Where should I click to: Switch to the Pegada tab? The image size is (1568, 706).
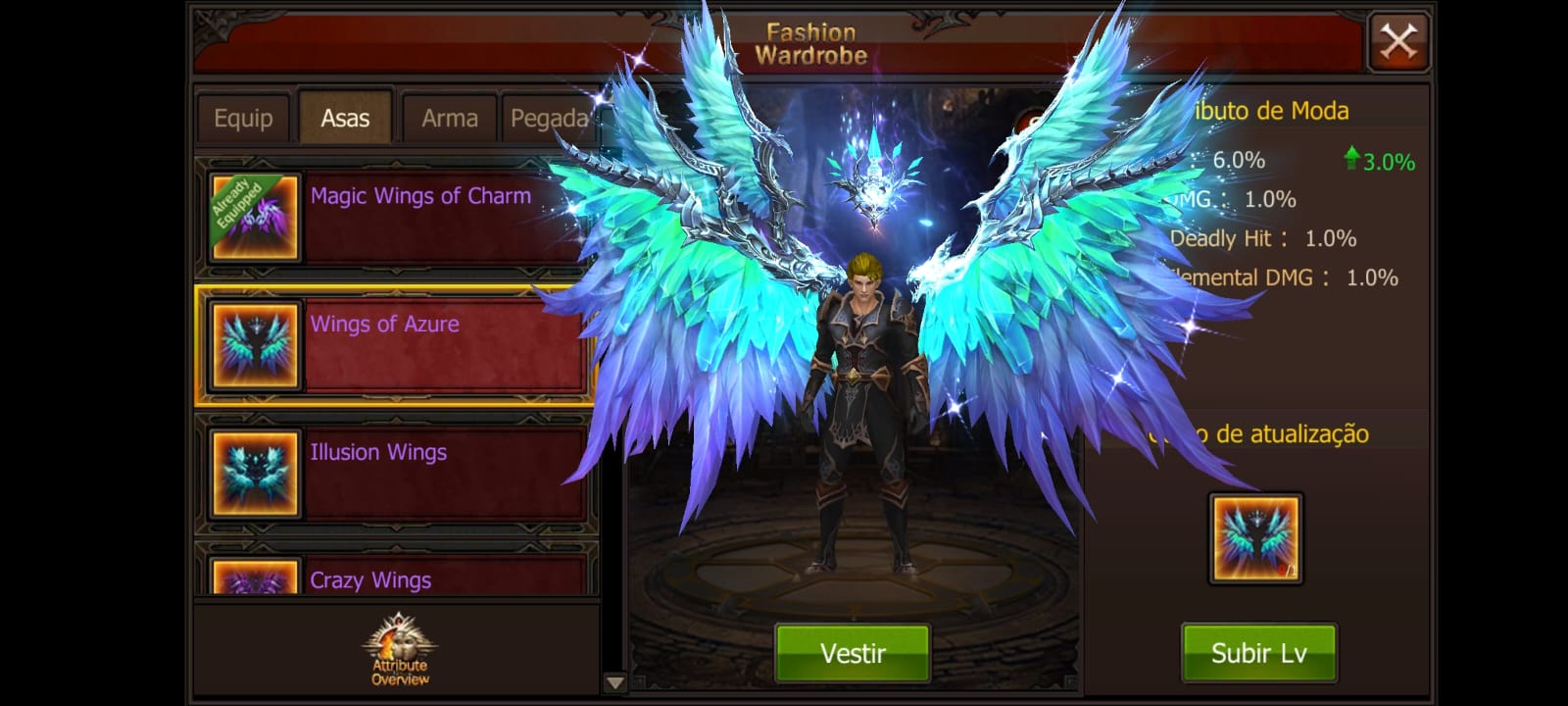tap(547, 119)
